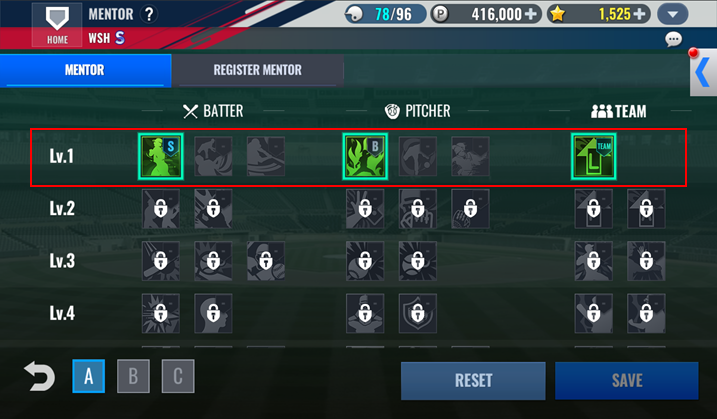This screenshot has width=717, height=419.
Task: Choose the green B-rank pitcher mentor skill
Action: coord(363,155)
